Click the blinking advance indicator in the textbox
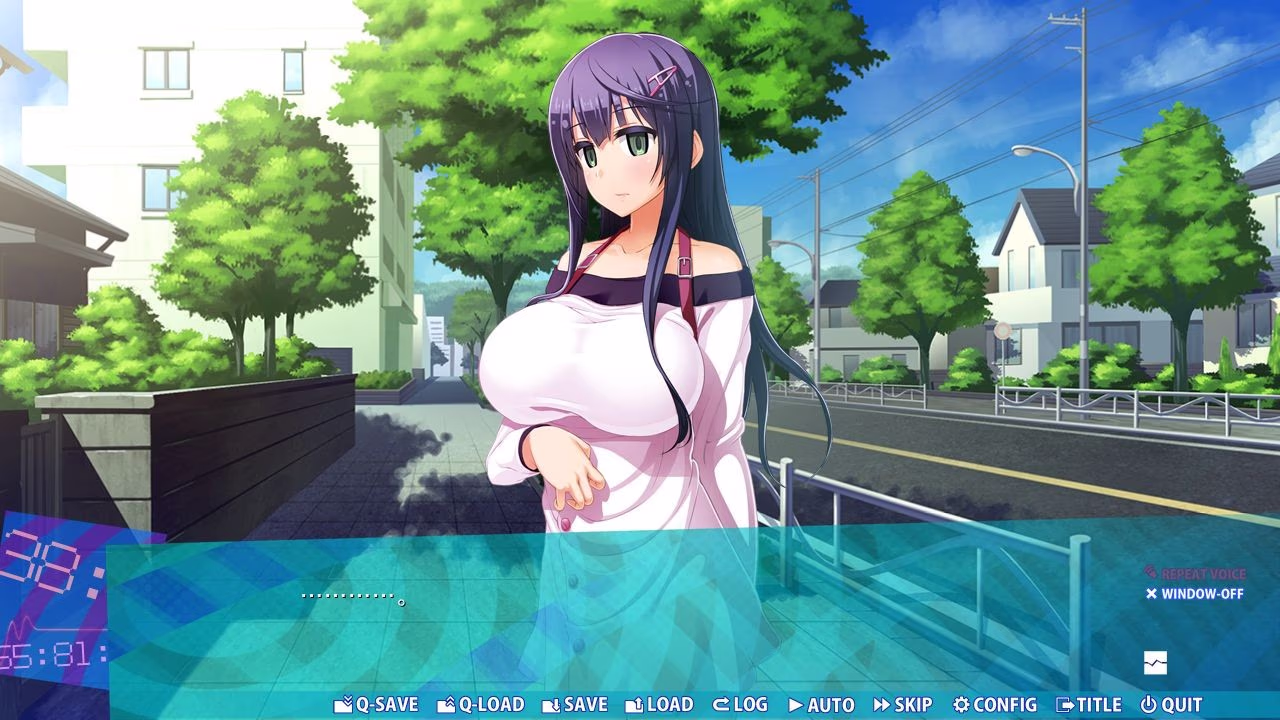This screenshot has width=1280, height=720. pos(402,602)
